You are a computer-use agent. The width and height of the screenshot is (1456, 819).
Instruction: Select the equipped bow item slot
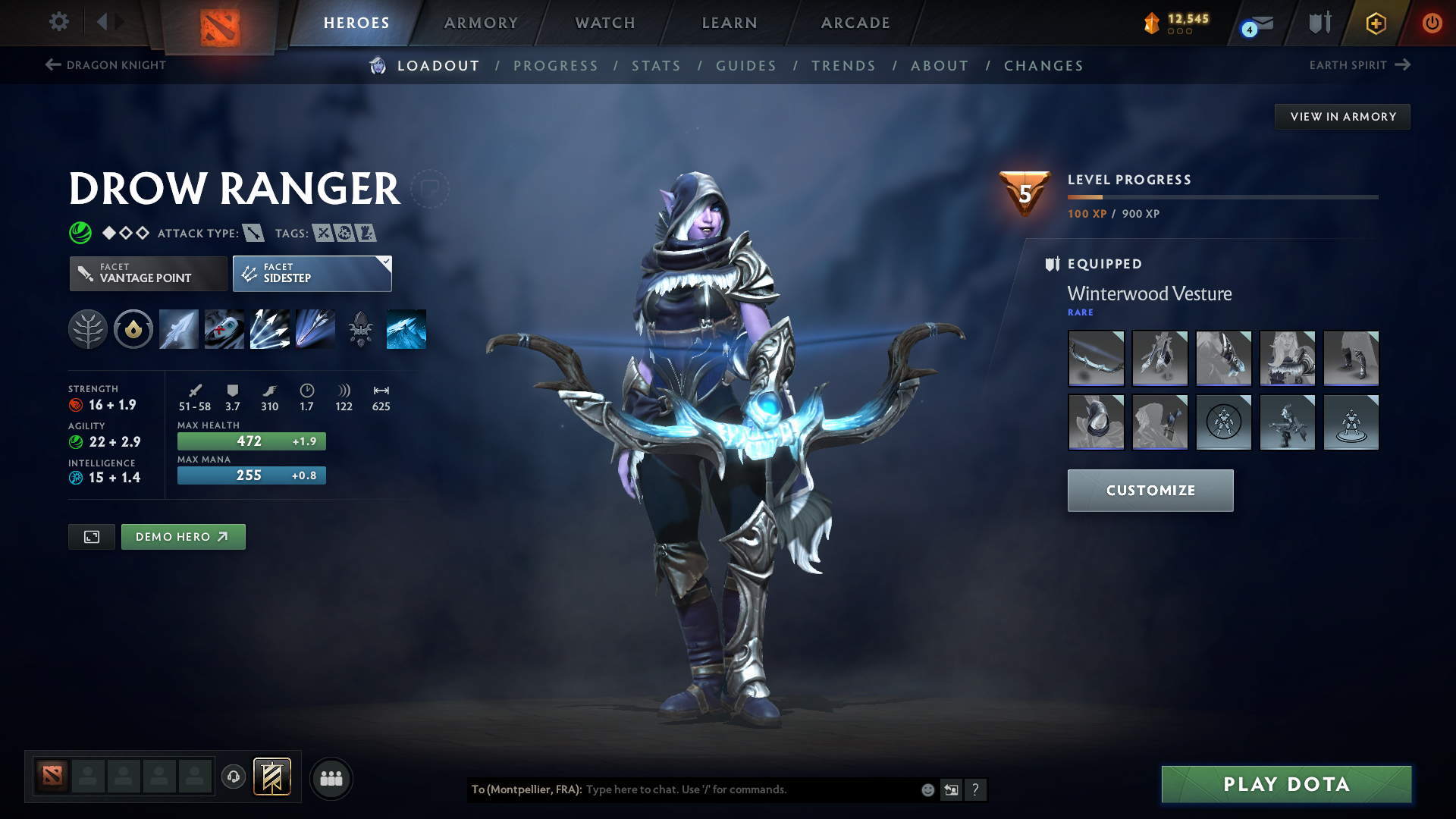1096,359
